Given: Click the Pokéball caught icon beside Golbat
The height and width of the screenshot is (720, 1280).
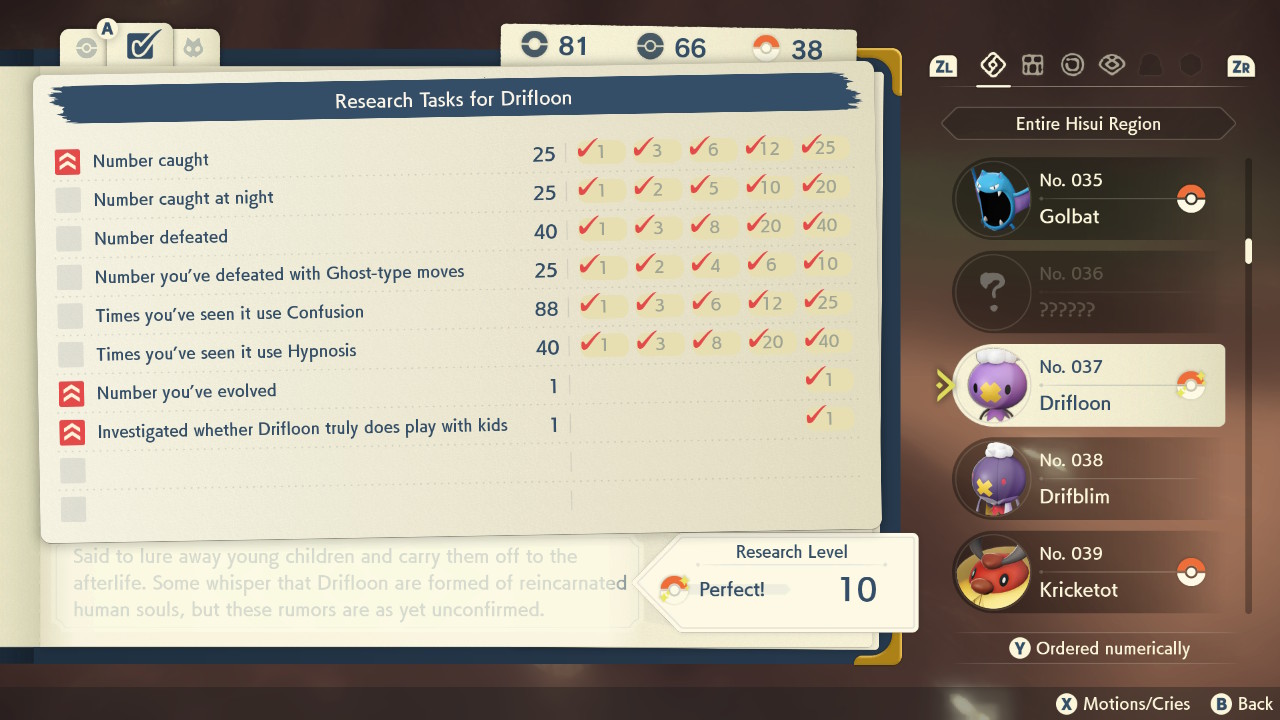Looking at the screenshot, I should (x=1191, y=199).
